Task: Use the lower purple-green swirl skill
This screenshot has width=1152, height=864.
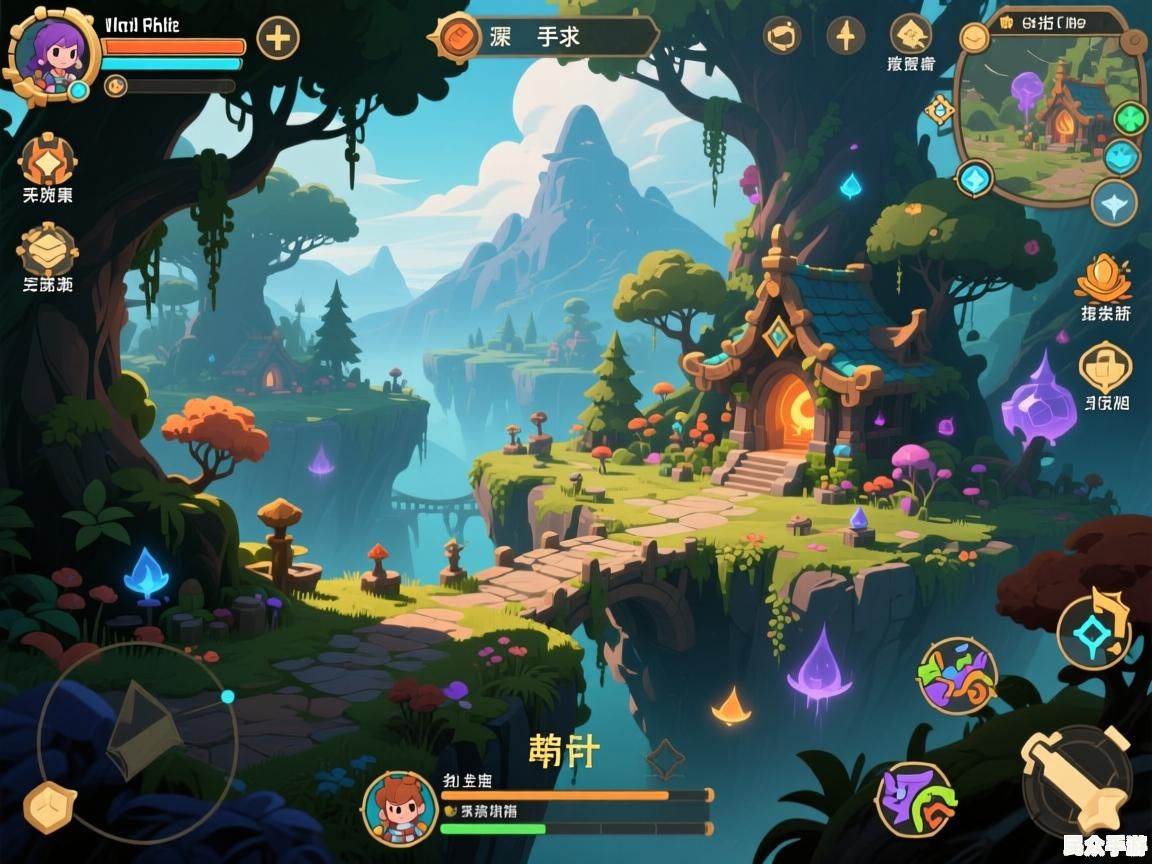Action: tap(915, 799)
